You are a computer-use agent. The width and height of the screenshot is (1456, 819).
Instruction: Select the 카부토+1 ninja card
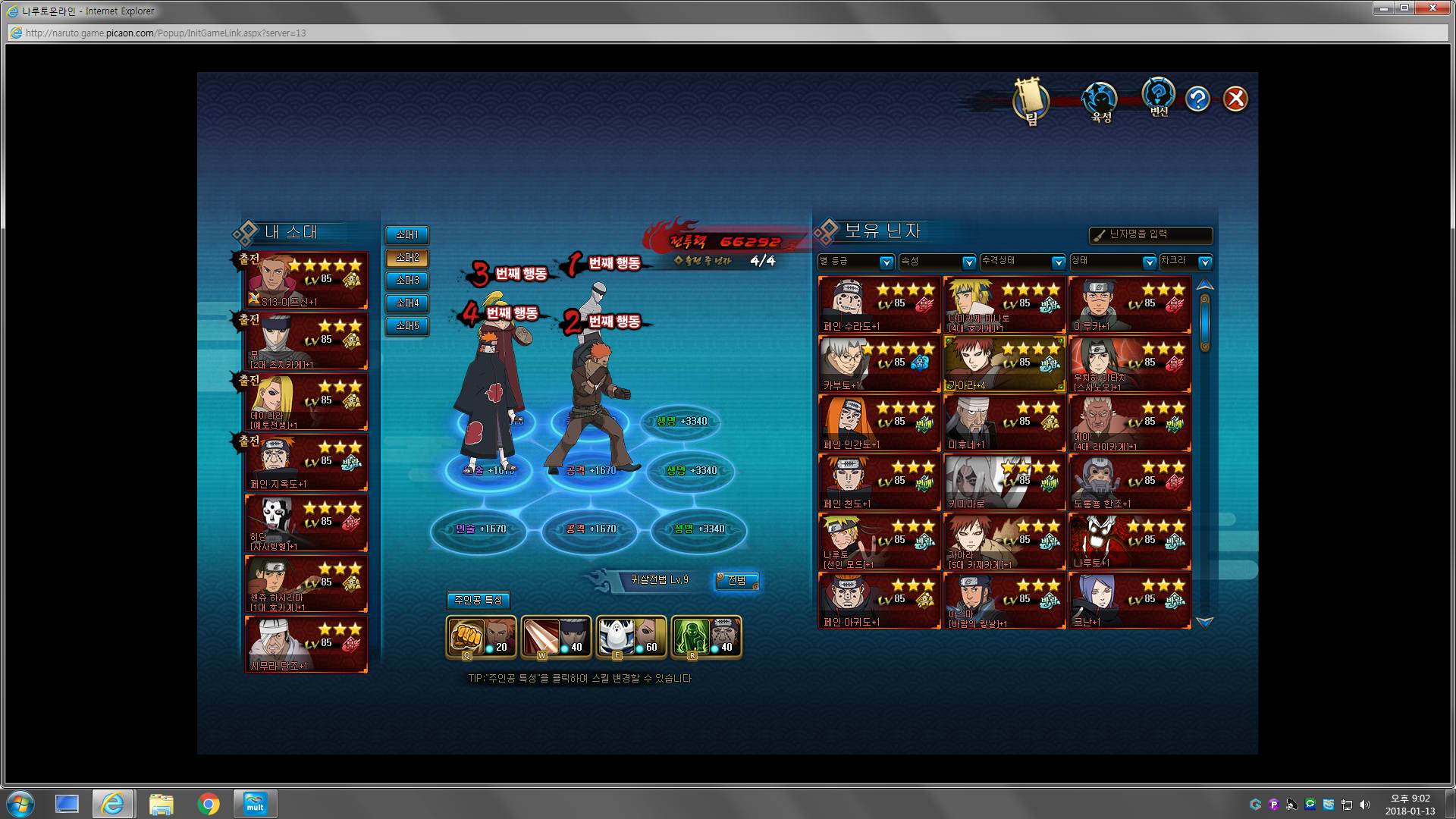879,364
